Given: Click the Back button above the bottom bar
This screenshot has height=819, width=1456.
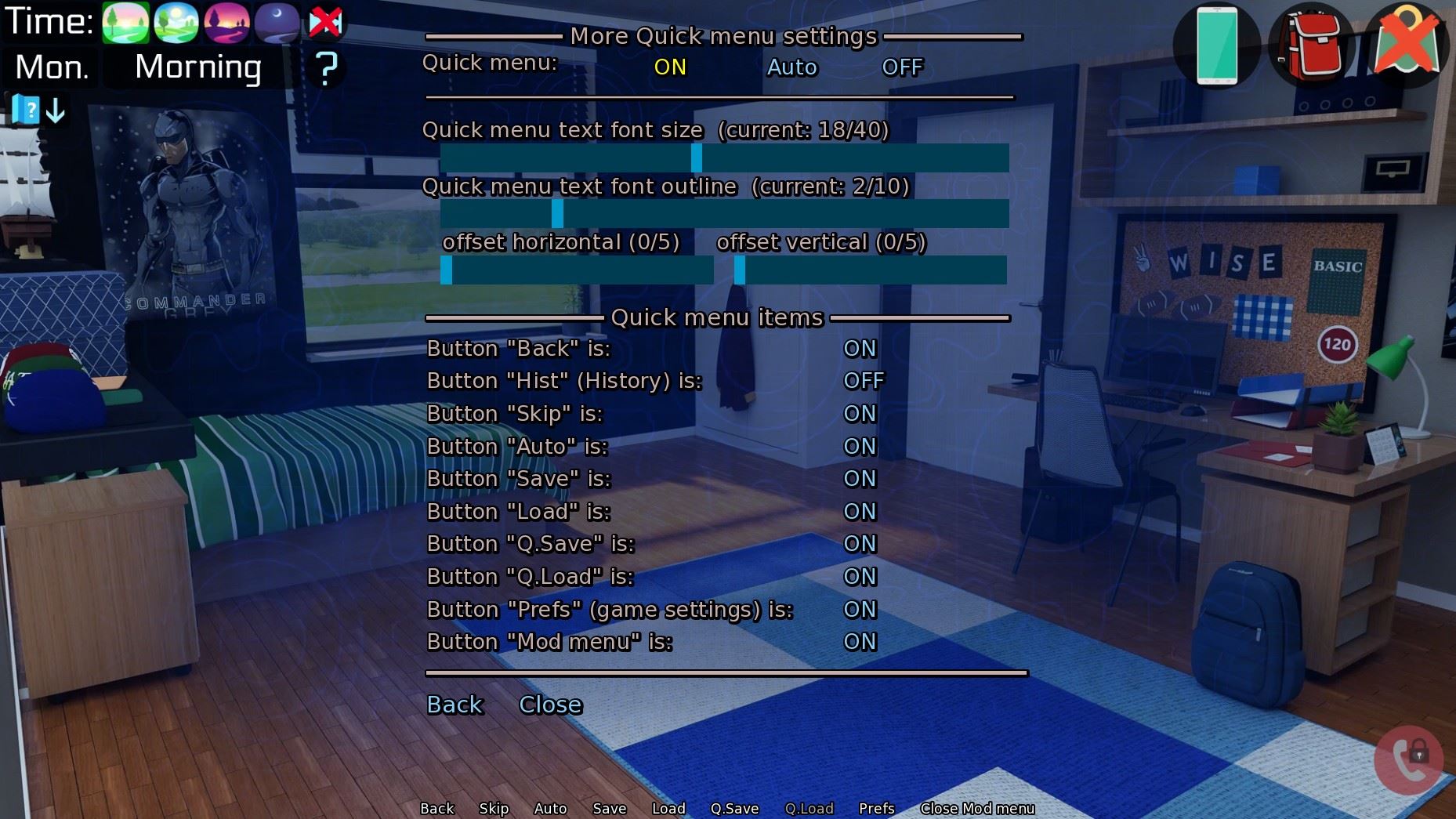Looking at the screenshot, I should [454, 705].
